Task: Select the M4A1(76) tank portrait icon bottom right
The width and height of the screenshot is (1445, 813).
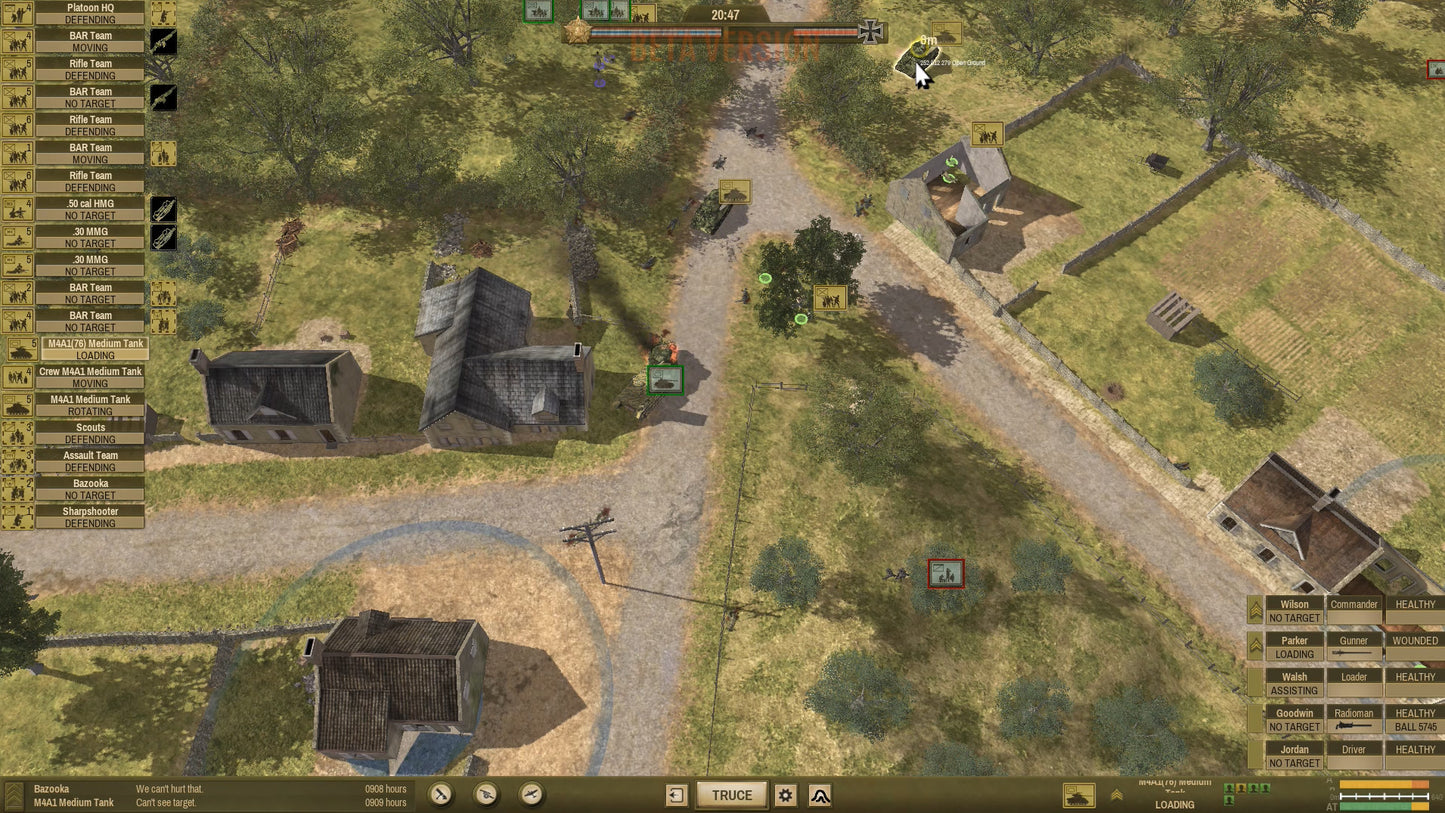Action: click(1079, 795)
